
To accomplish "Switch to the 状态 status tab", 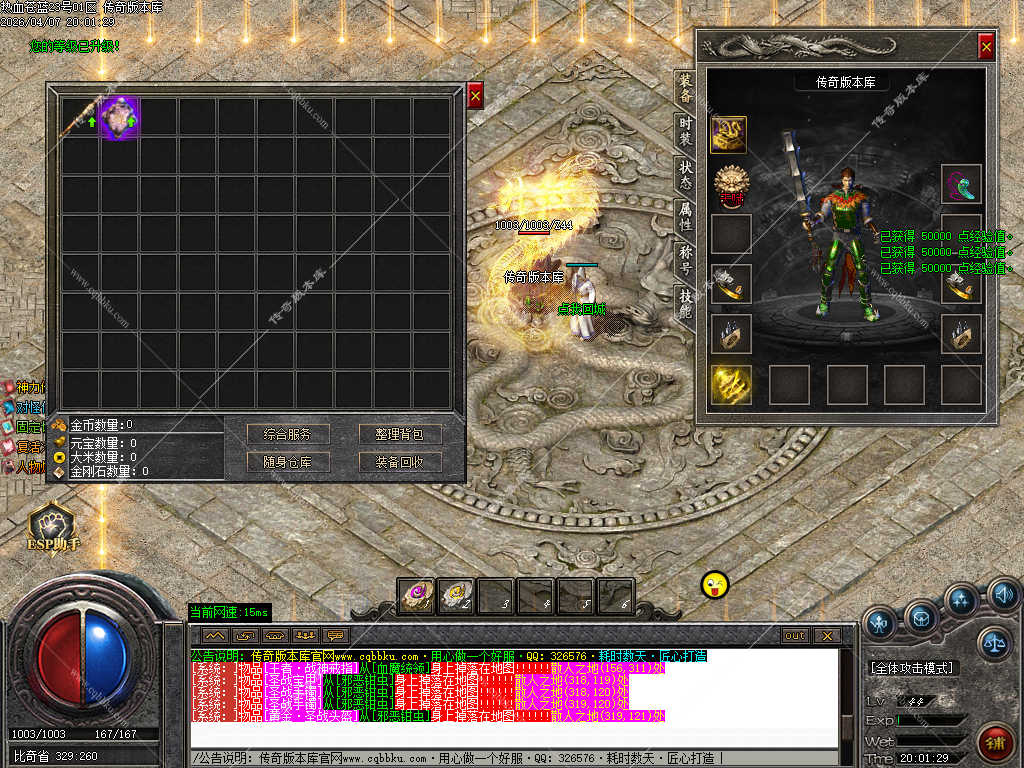I will click(x=685, y=172).
